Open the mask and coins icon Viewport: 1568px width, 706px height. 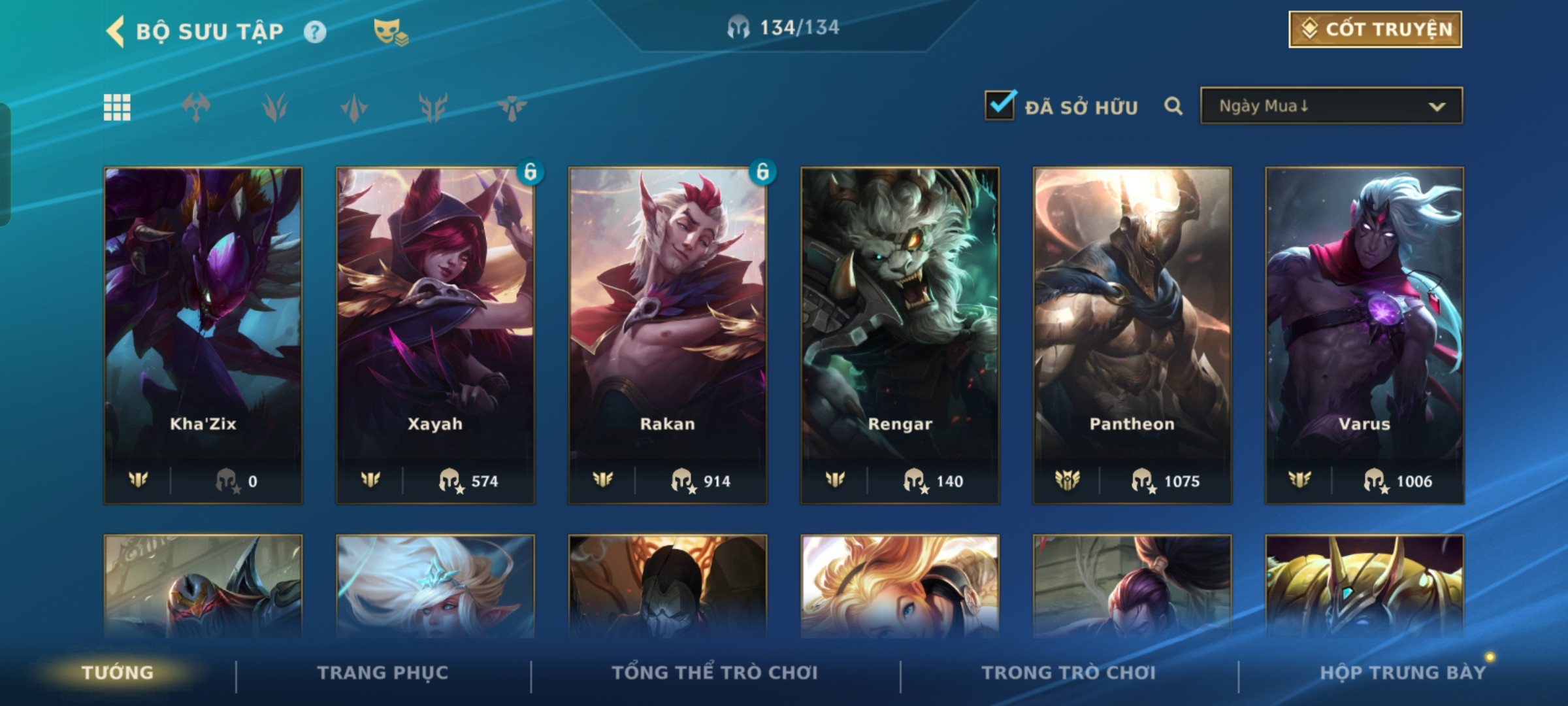pos(390,32)
